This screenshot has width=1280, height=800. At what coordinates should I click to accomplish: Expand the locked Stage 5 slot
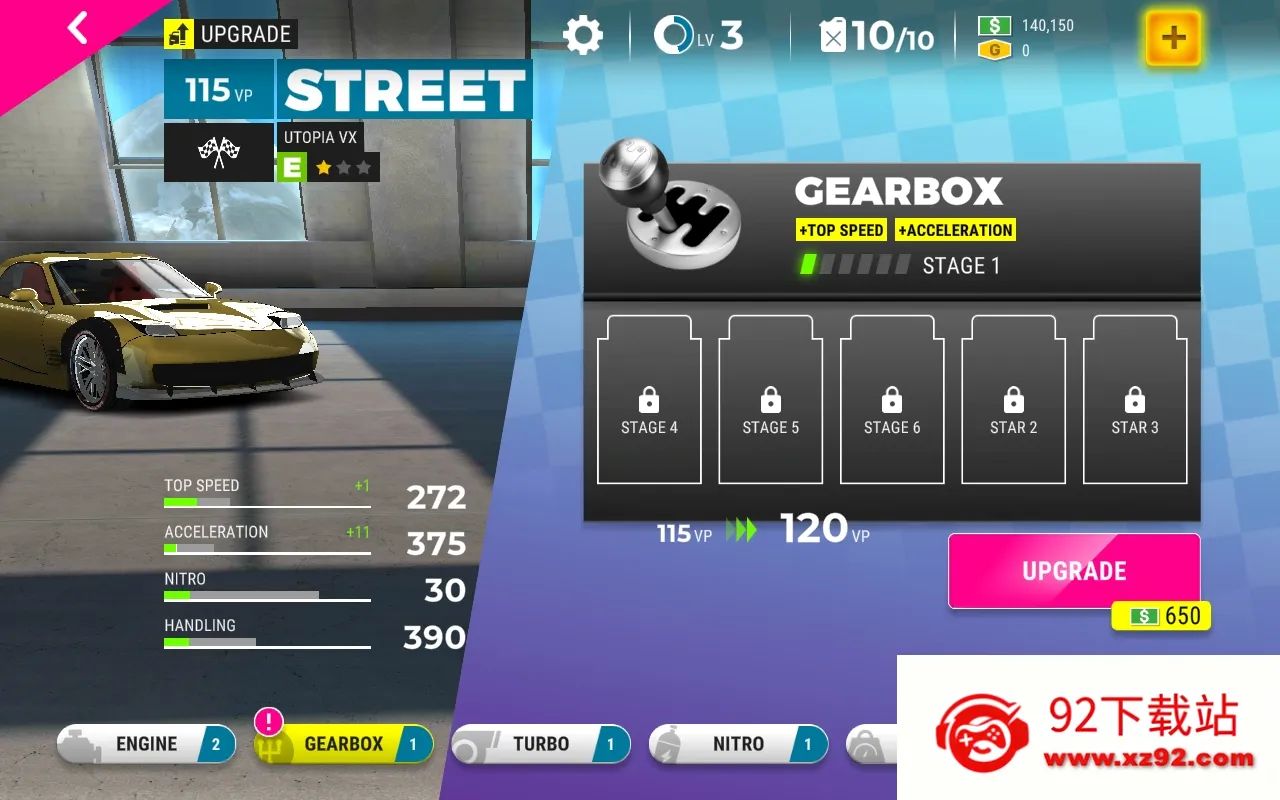pyautogui.click(x=770, y=398)
